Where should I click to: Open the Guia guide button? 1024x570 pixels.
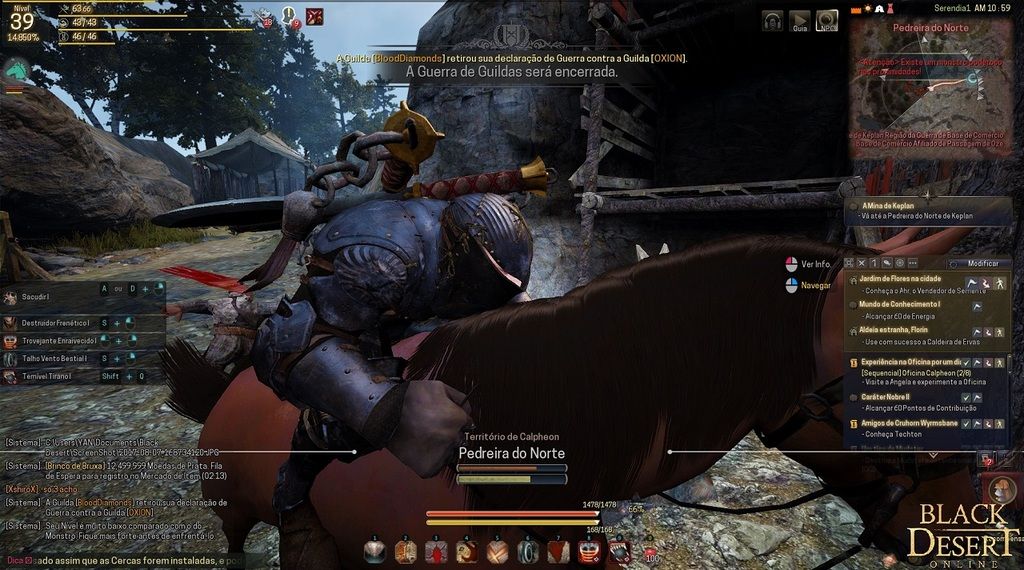point(799,20)
